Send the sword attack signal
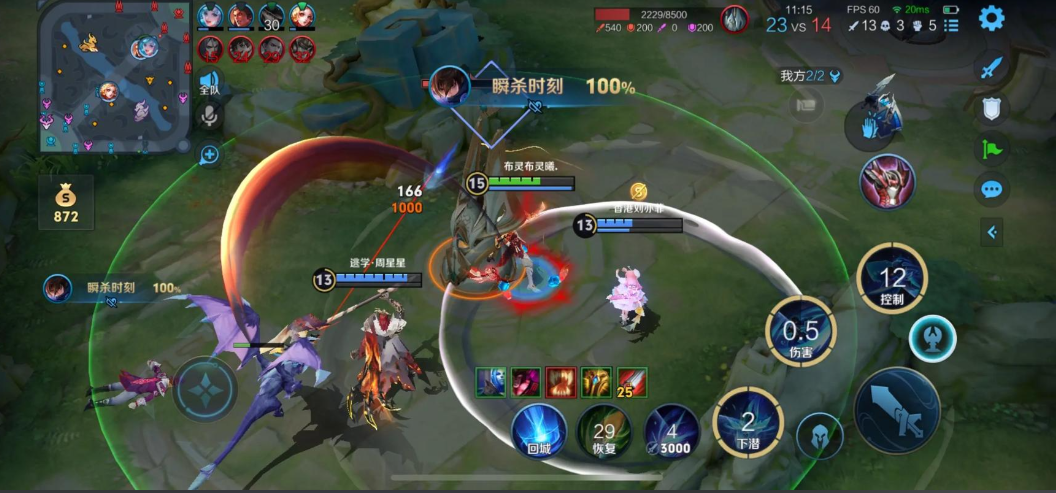 (x=991, y=69)
